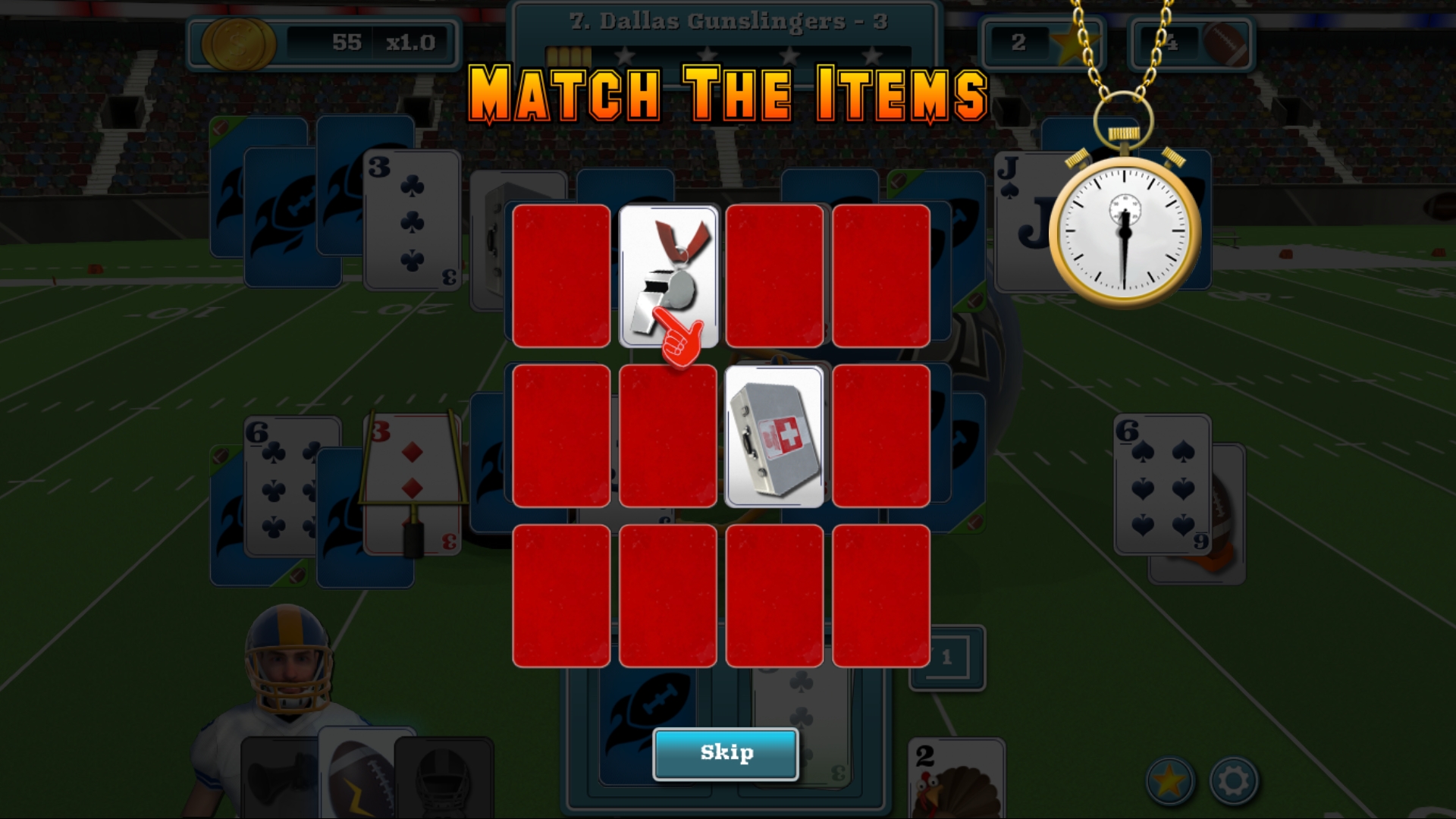Flip the bottom-right face-down red card
The width and height of the screenshot is (1456, 819).
click(x=881, y=598)
